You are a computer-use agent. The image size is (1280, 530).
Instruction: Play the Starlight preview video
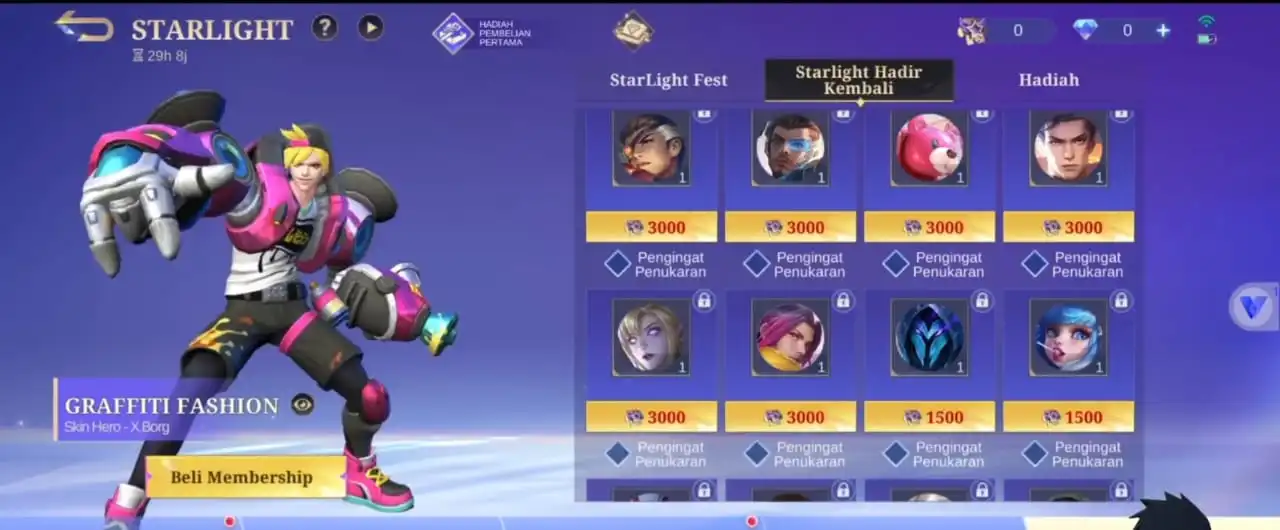pos(371,27)
